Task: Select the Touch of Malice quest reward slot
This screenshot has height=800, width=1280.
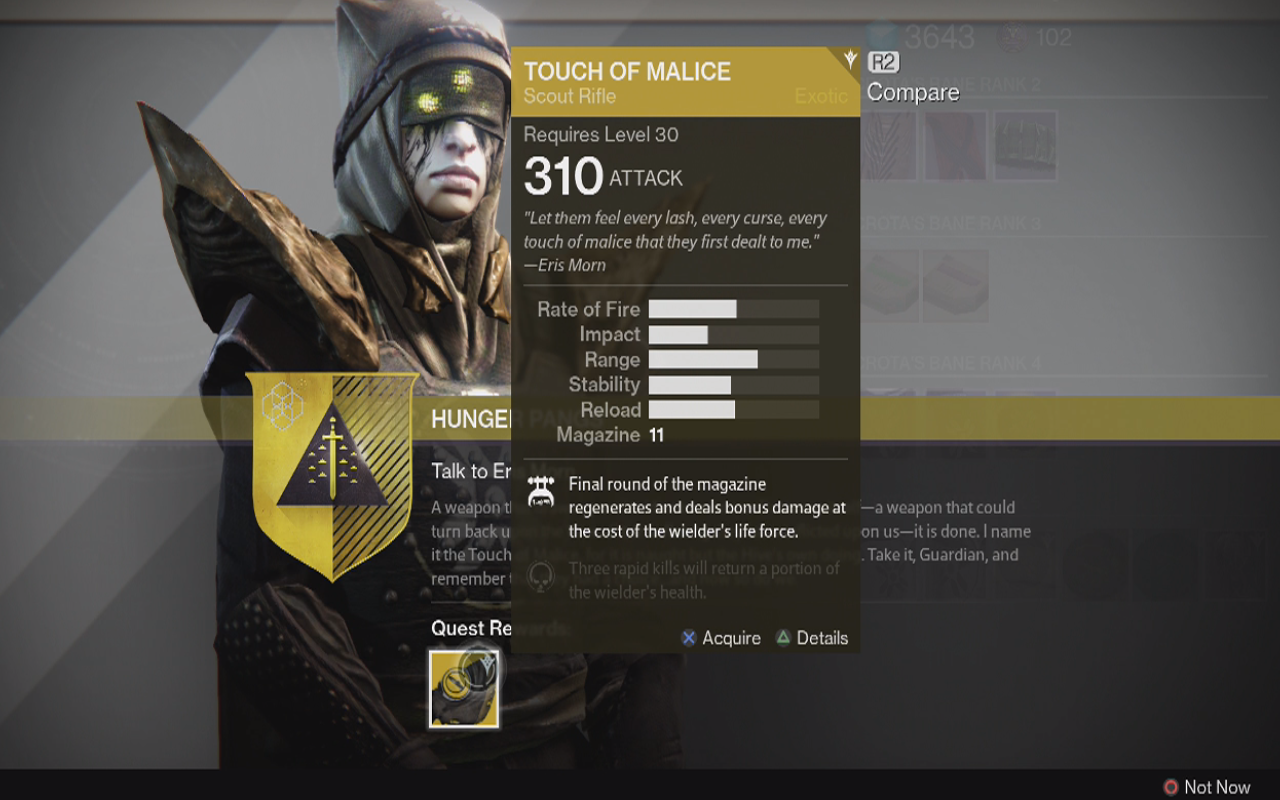Action: (x=464, y=689)
